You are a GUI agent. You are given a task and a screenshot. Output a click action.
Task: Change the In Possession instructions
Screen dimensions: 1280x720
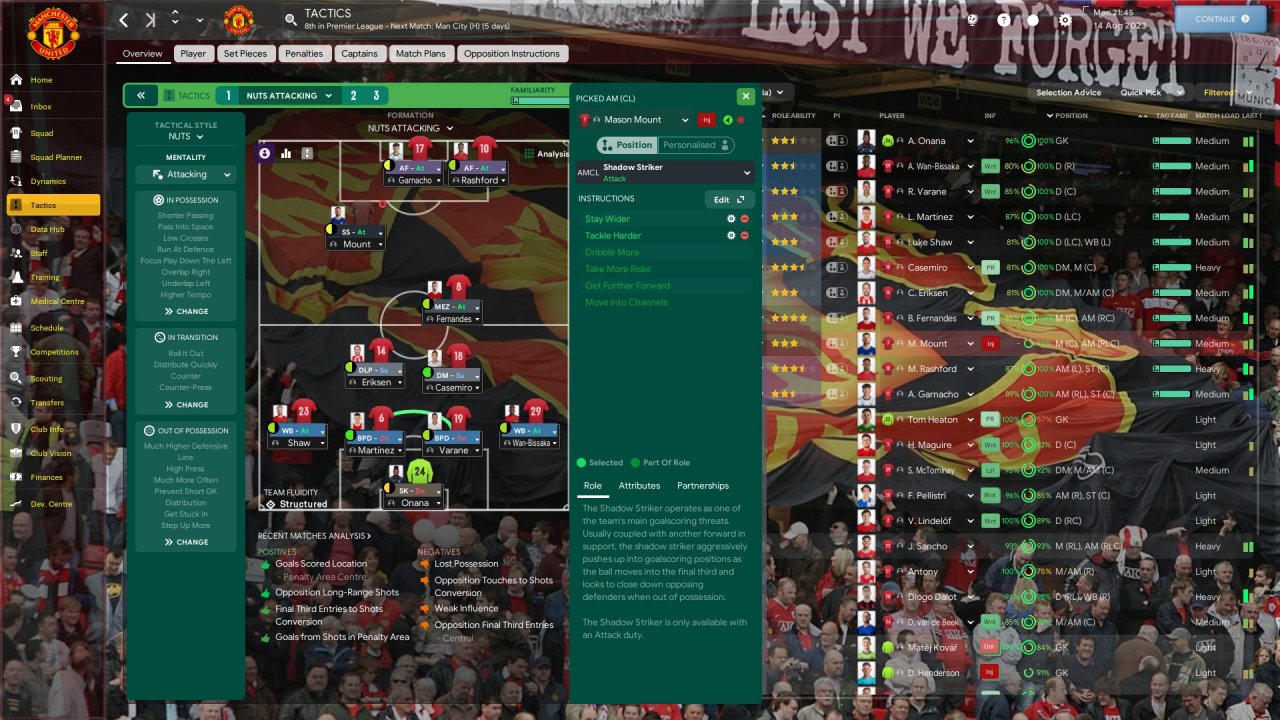(186, 311)
